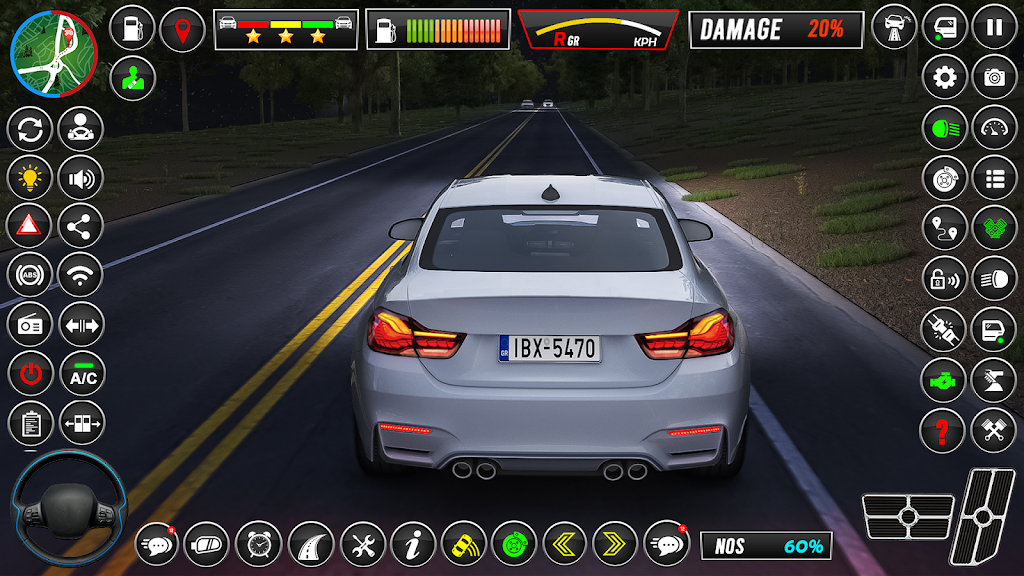This screenshot has height=576, width=1024.
Task: Tap the red question mark help button
Action: (942, 430)
